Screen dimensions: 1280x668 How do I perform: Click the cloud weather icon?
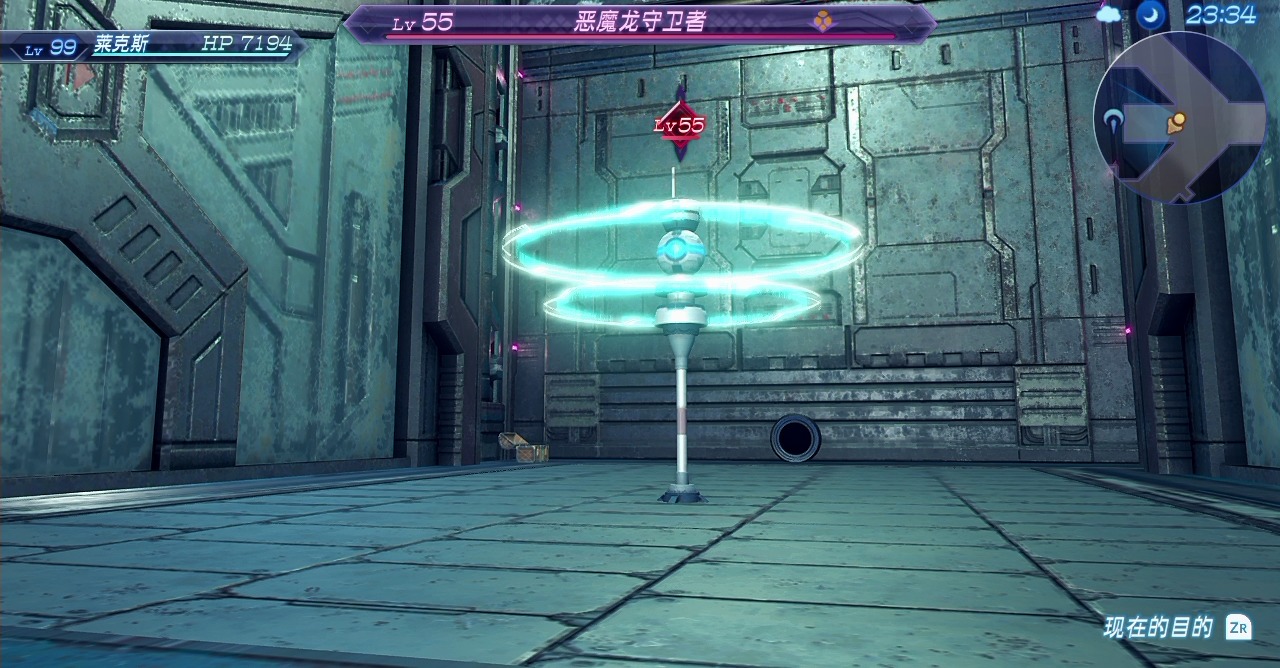coord(1109,14)
